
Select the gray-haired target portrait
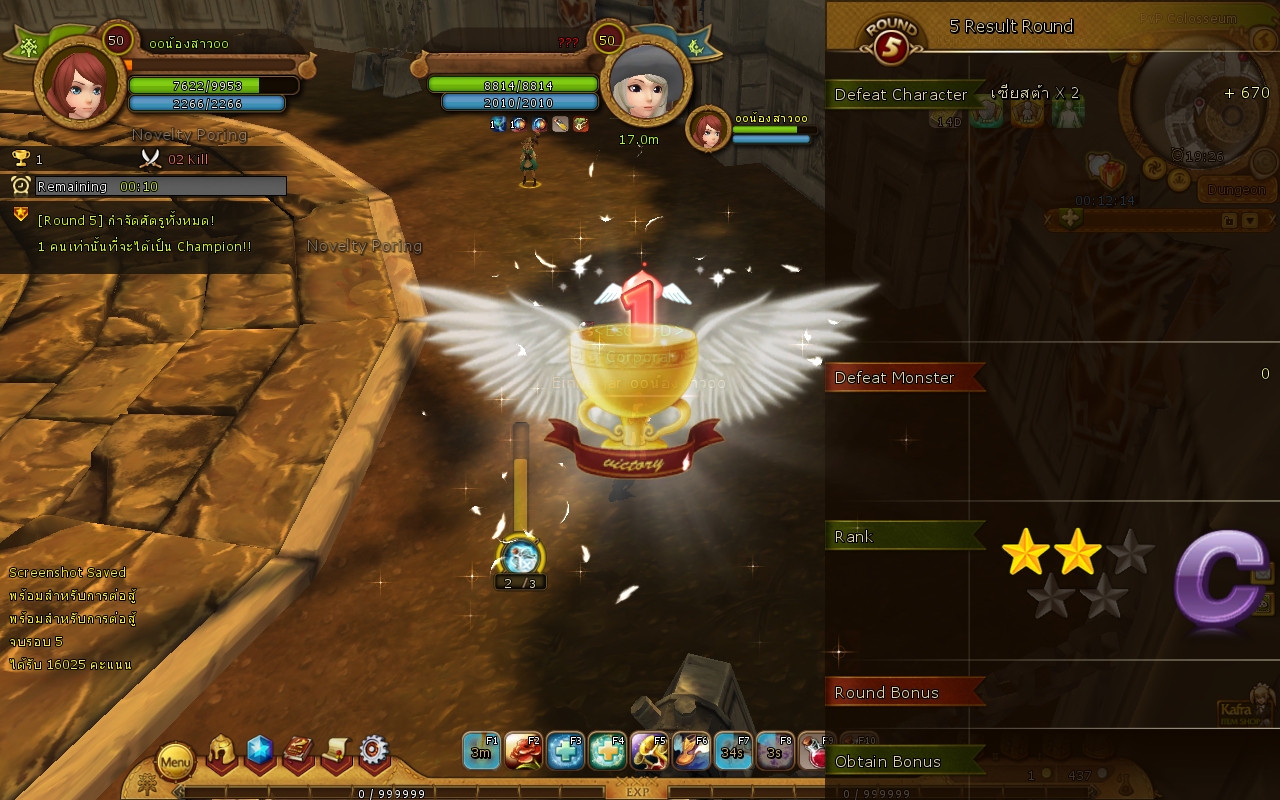coord(647,81)
